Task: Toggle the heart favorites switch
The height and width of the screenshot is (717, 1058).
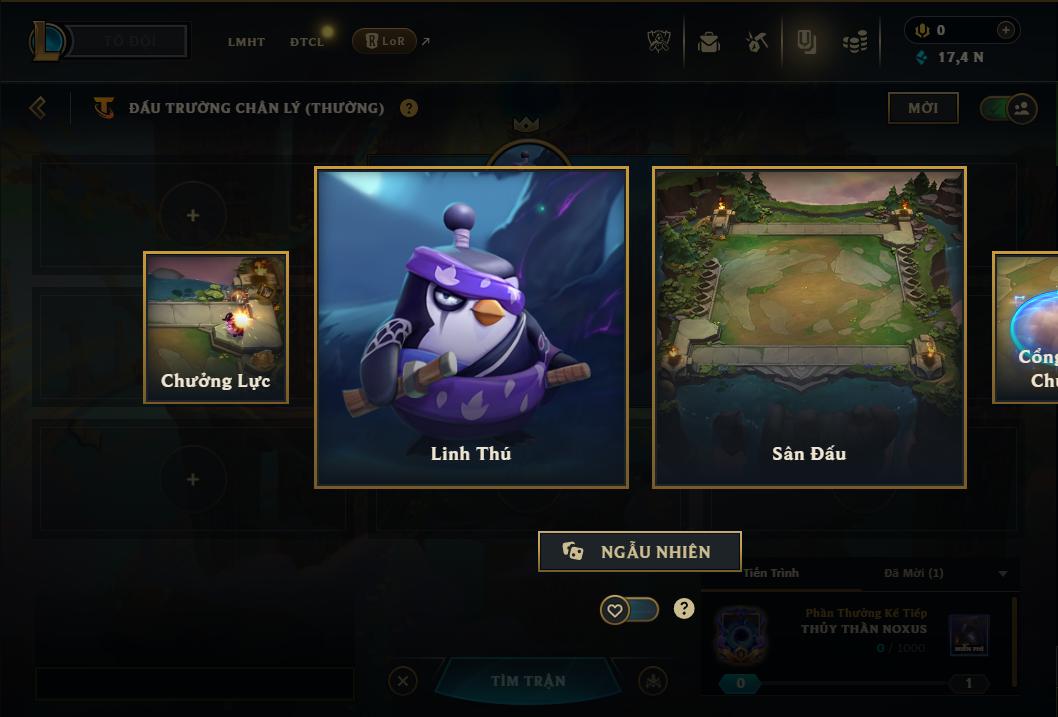Action: [x=629, y=609]
